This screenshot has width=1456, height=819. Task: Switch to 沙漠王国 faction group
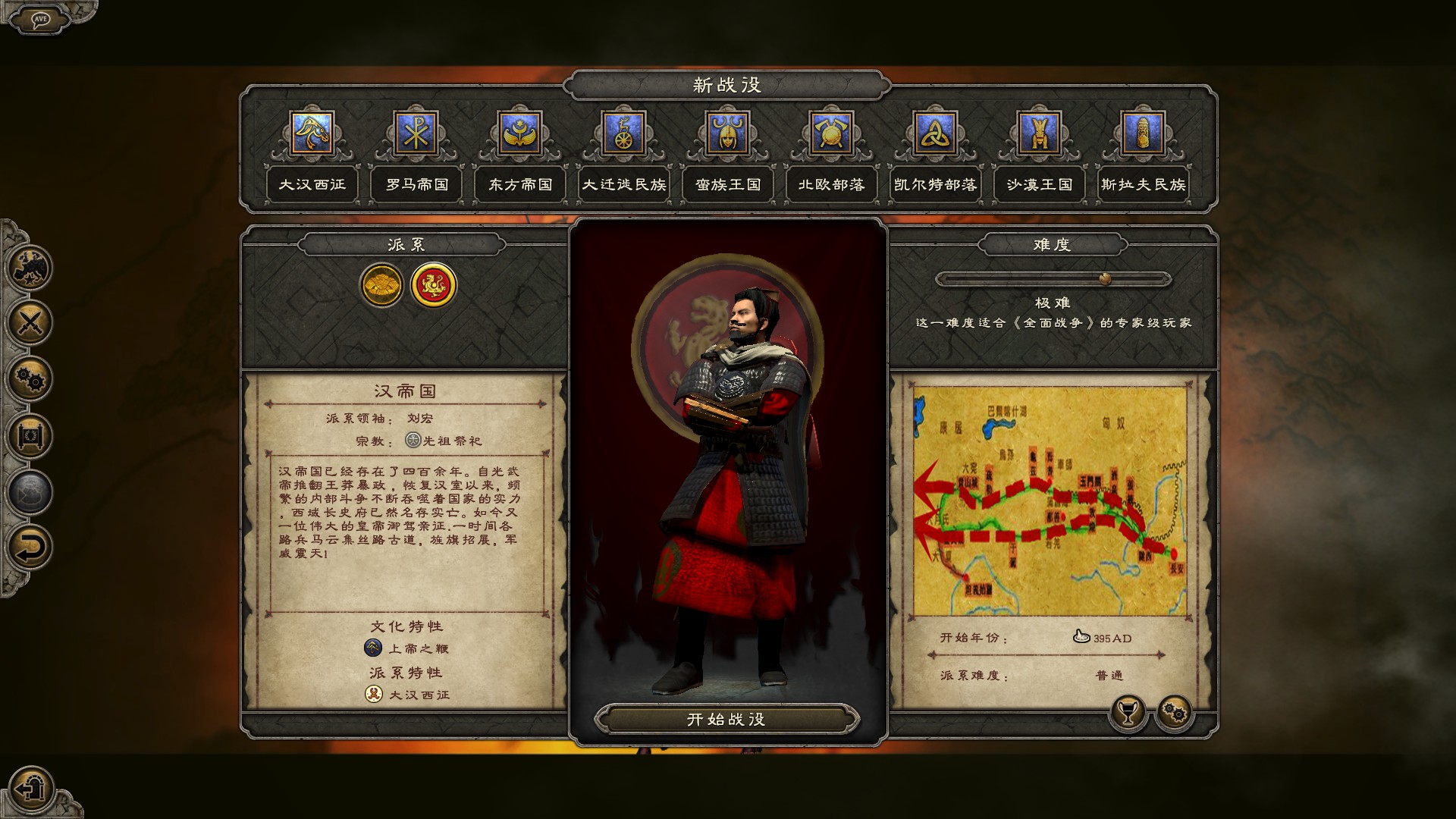1039,184
